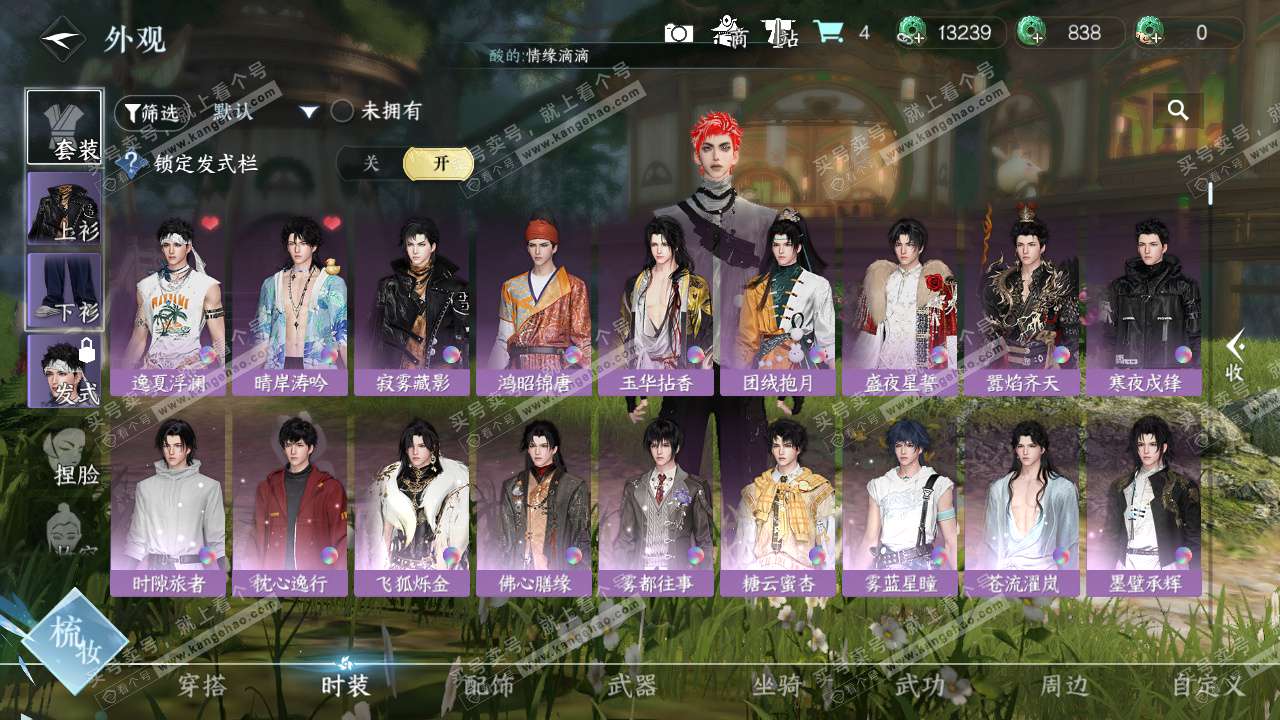This screenshot has height=720, width=1280.
Task: Switch to the 配饰 tab
Action: click(489, 685)
